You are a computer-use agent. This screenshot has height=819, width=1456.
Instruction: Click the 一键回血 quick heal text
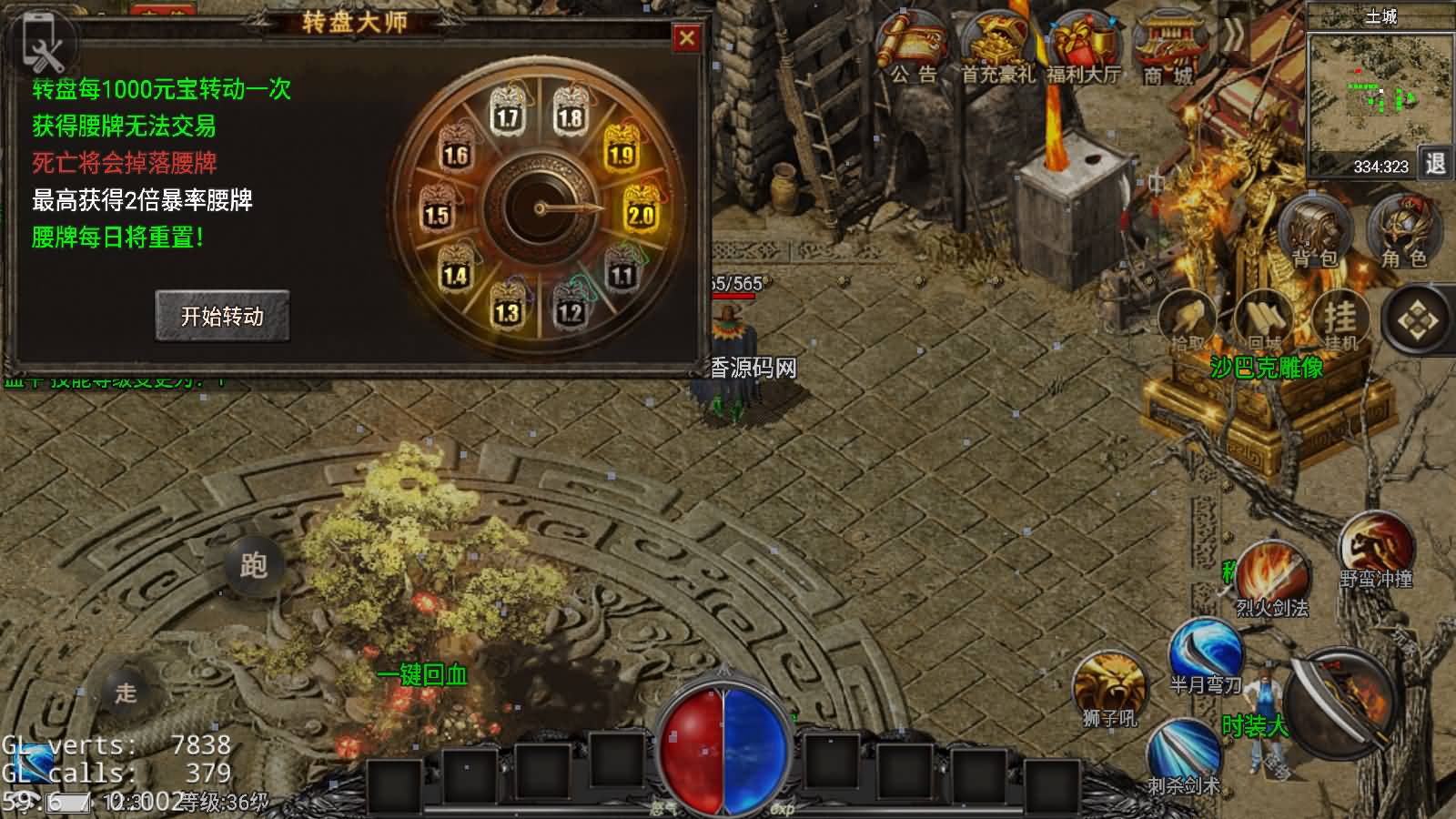click(422, 674)
